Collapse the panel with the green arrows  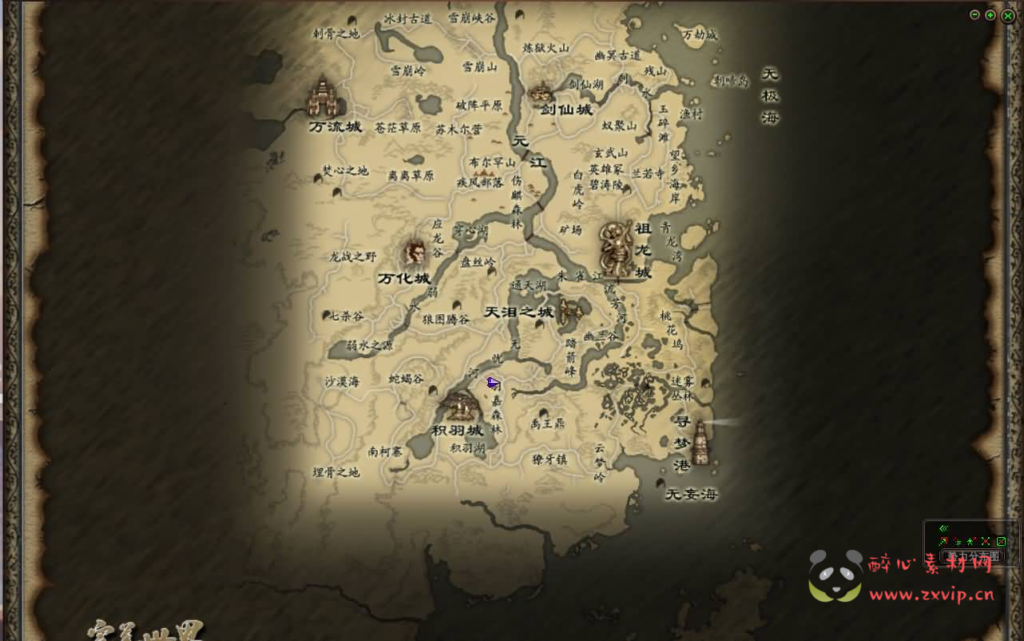pos(943,529)
